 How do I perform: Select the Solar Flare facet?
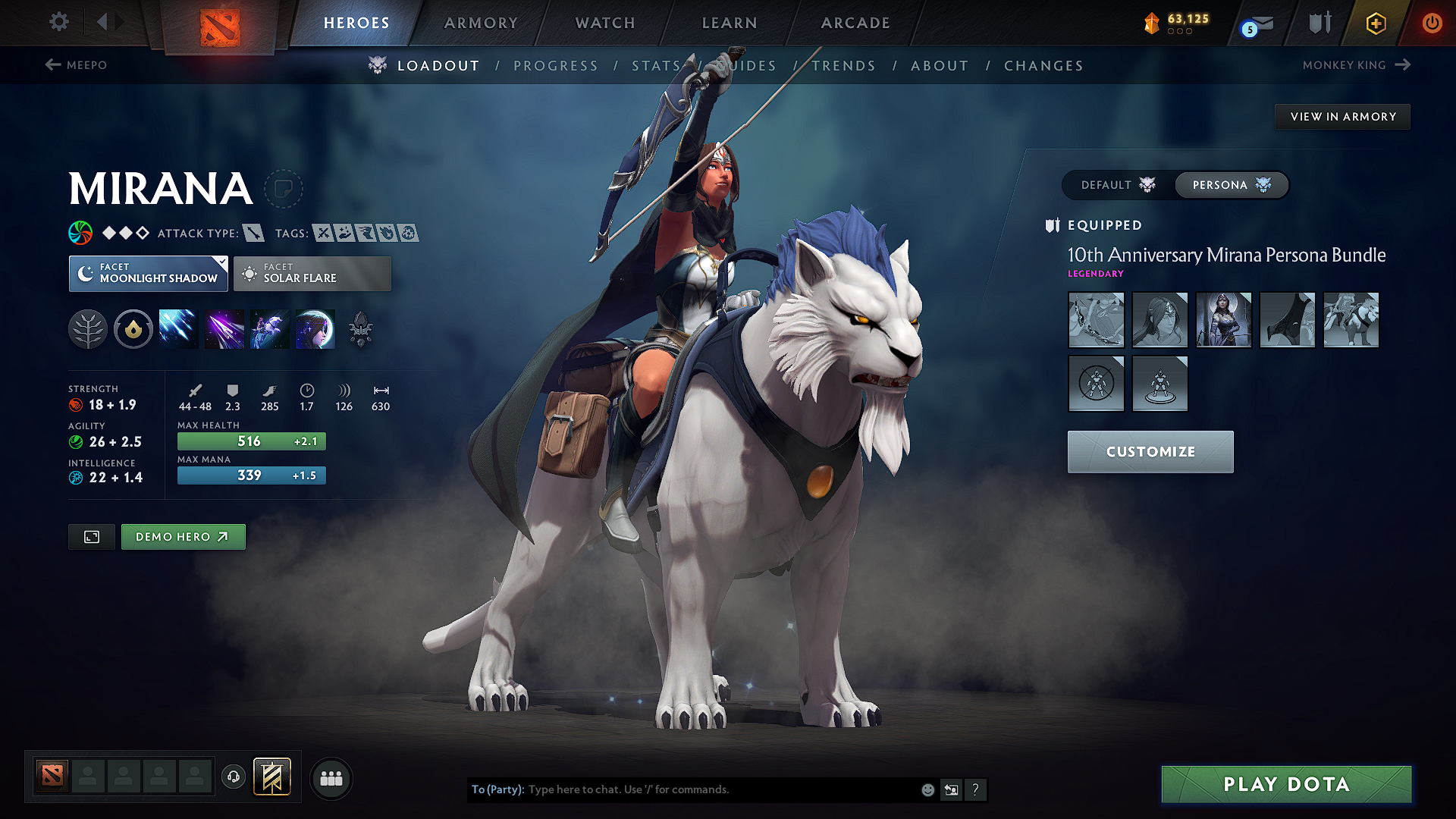pos(312,273)
